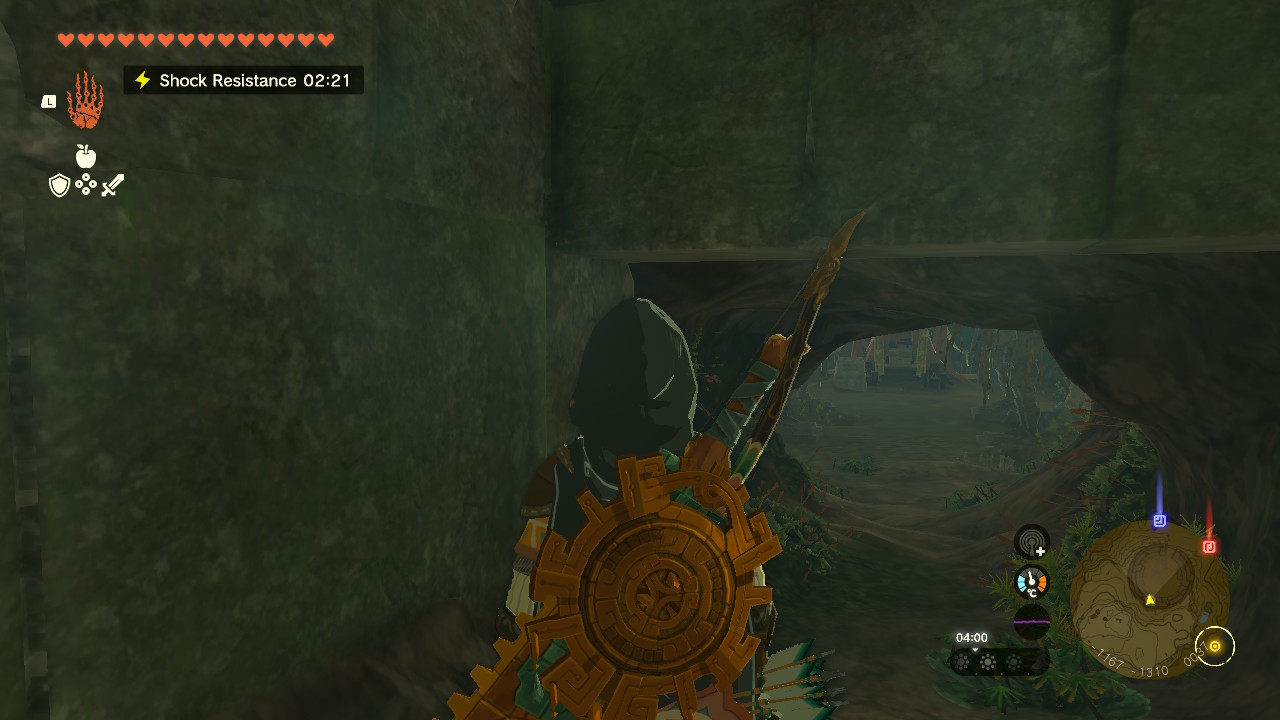Select the red pin on the minimap
Image resolution: width=1280 pixels, height=720 pixels.
pyautogui.click(x=1209, y=546)
